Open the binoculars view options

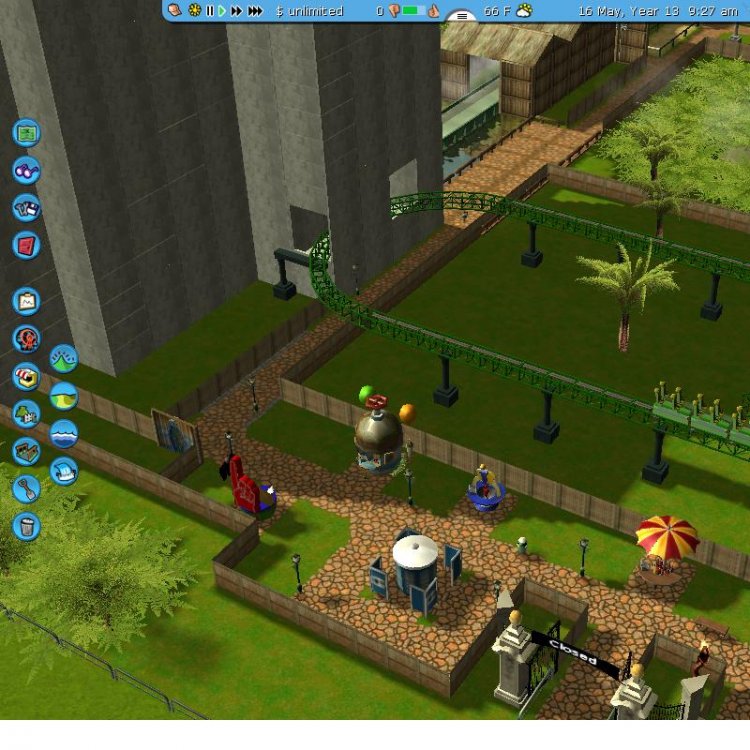[26, 170]
